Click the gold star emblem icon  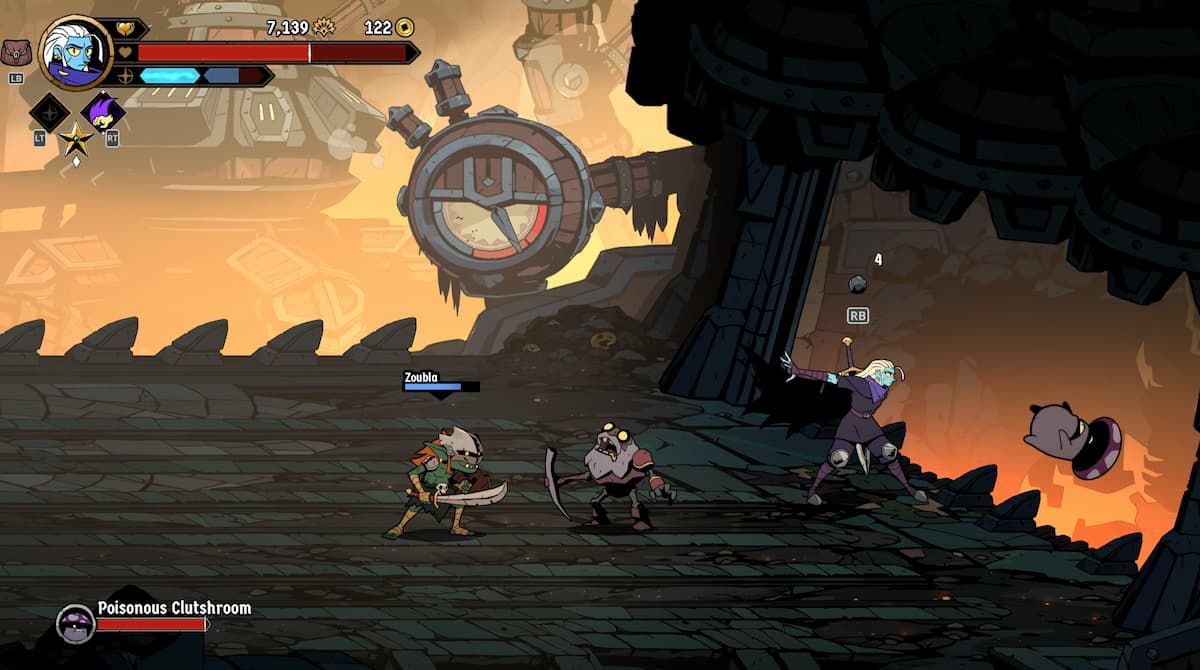[75, 139]
